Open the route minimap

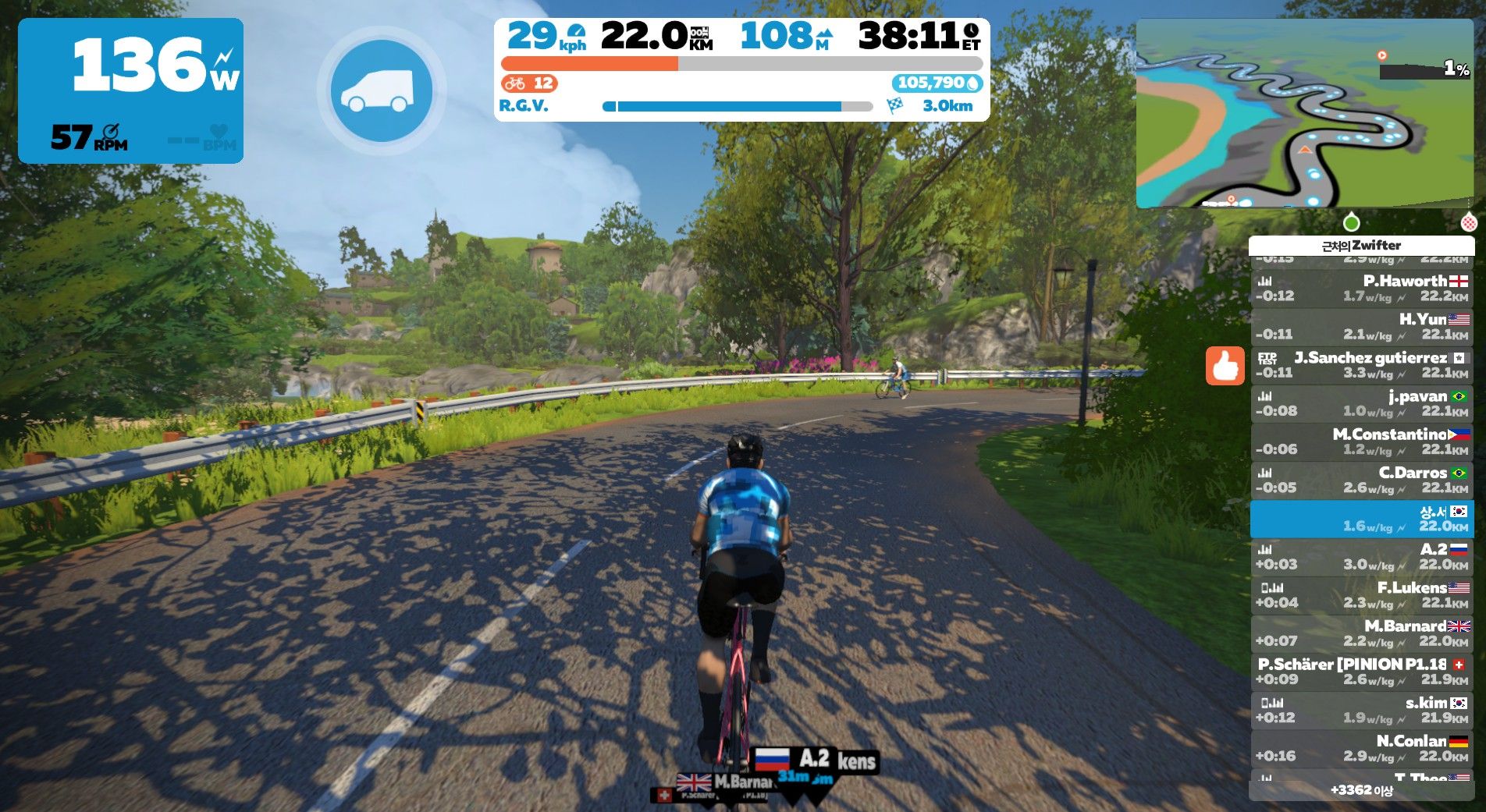click(x=1303, y=114)
